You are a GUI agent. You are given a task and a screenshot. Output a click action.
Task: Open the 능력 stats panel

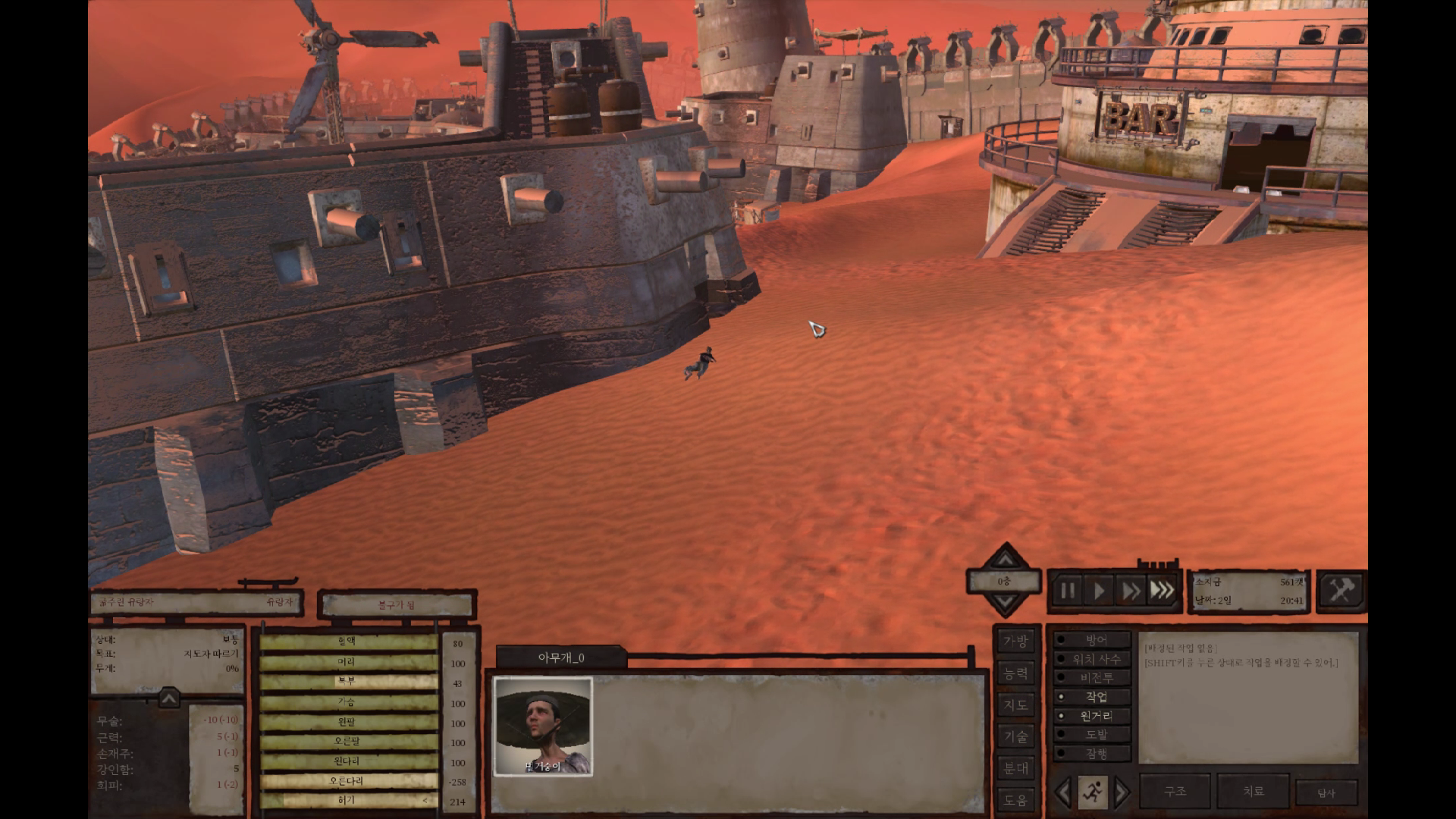pos(1015,673)
